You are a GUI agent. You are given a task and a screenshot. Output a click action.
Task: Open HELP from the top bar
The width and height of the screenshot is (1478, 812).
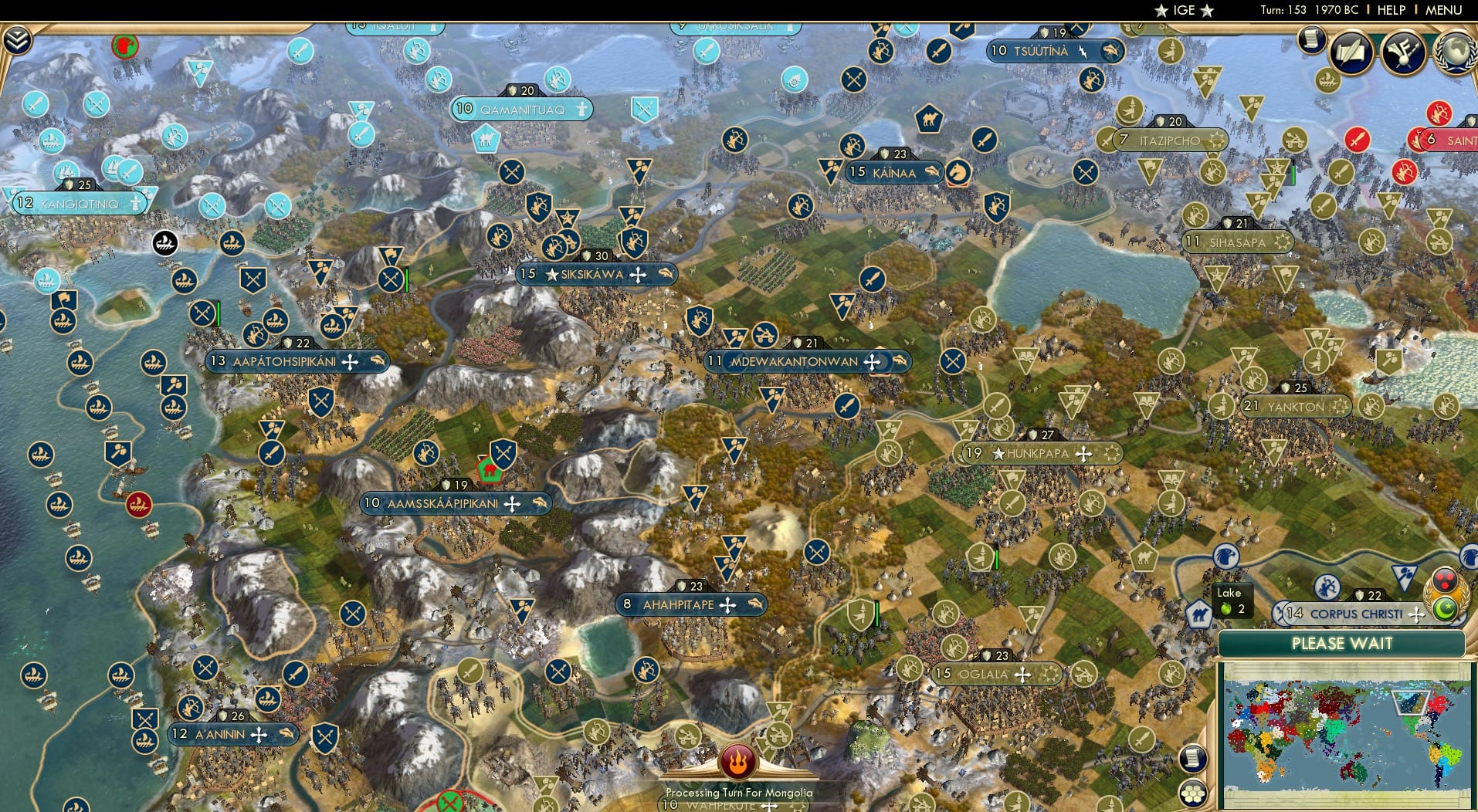(1391, 10)
